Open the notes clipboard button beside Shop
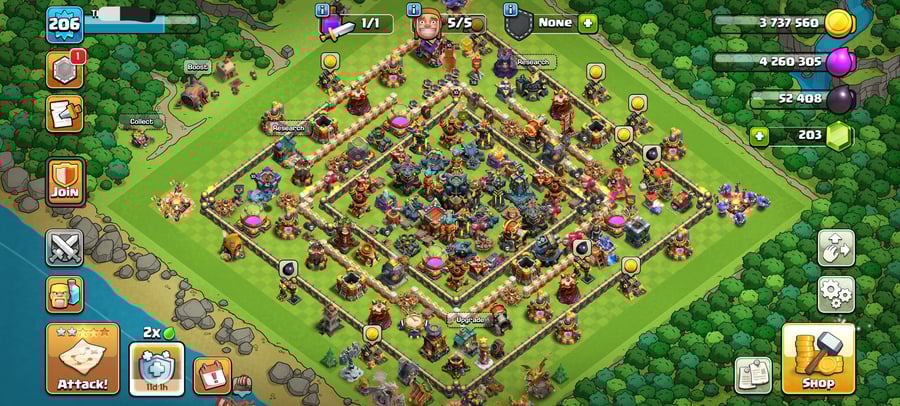This screenshot has height=406, width=900. coord(752,375)
